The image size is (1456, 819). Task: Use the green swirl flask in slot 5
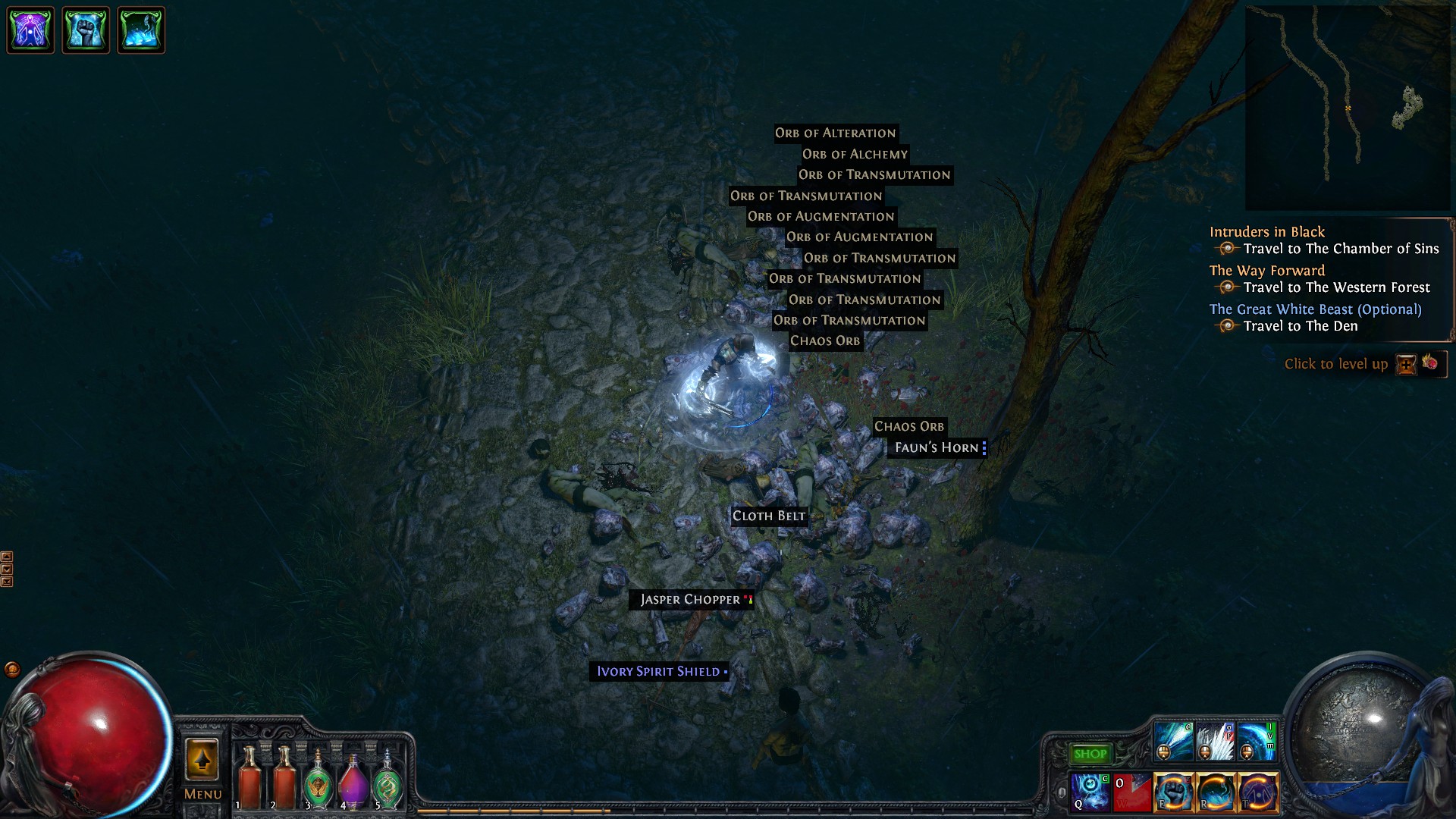tap(388, 781)
